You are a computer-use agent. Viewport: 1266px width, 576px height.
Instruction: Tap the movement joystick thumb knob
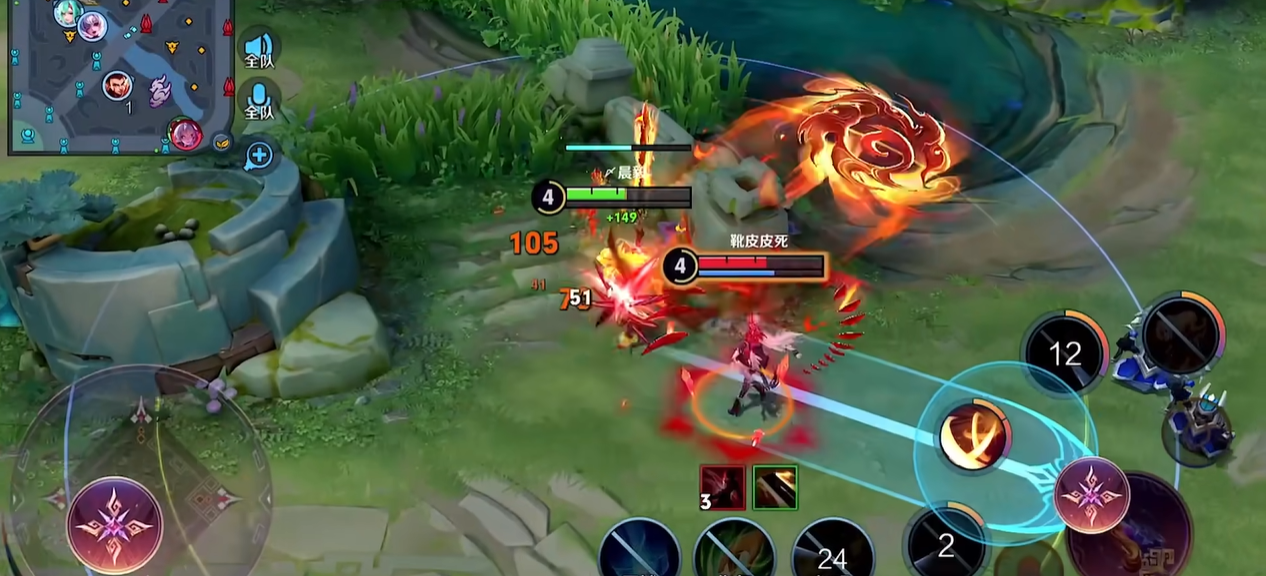114,524
